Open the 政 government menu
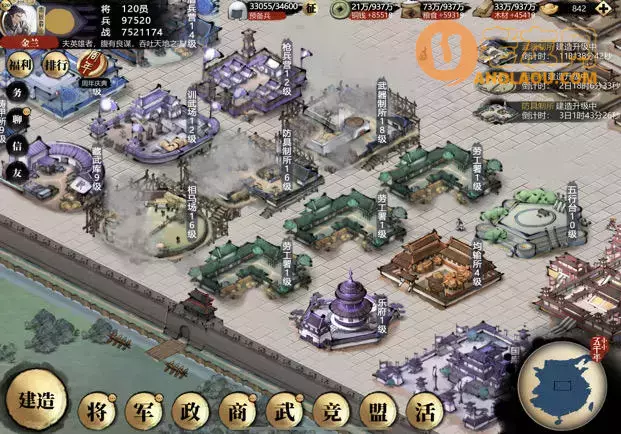The width and height of the screenshot is (621, 434). 188,410
